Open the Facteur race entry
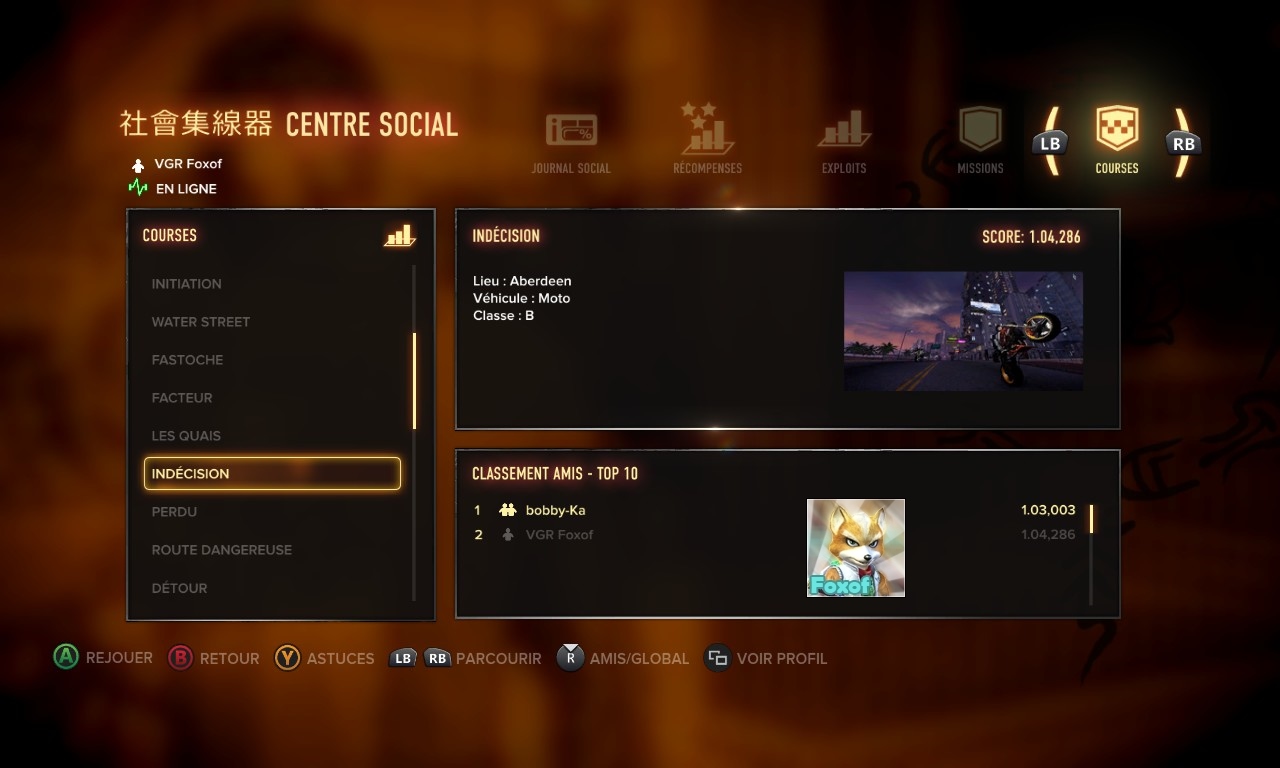 [x=182, y=398]
